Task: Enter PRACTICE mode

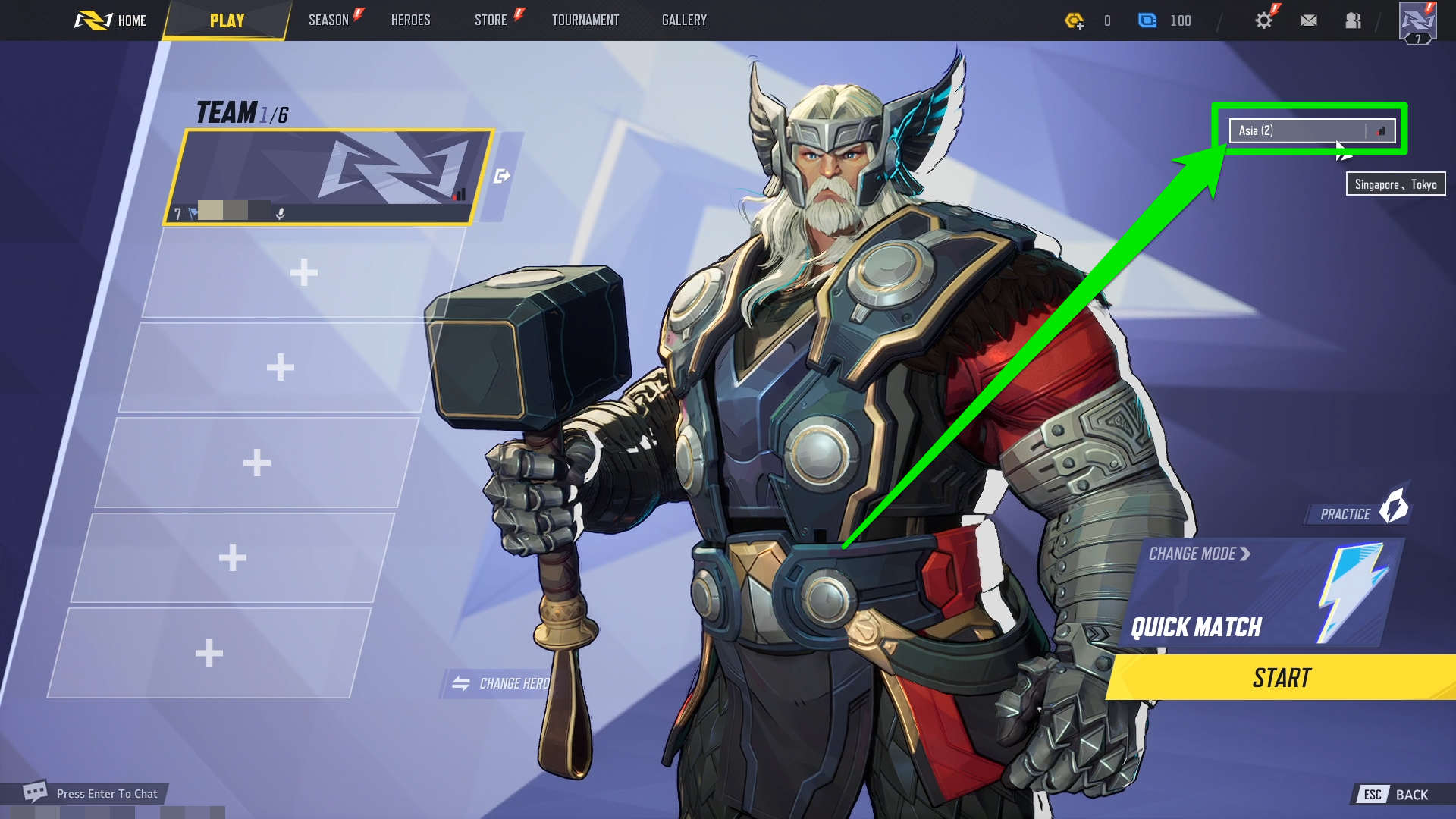Action: click(1357, 512)
